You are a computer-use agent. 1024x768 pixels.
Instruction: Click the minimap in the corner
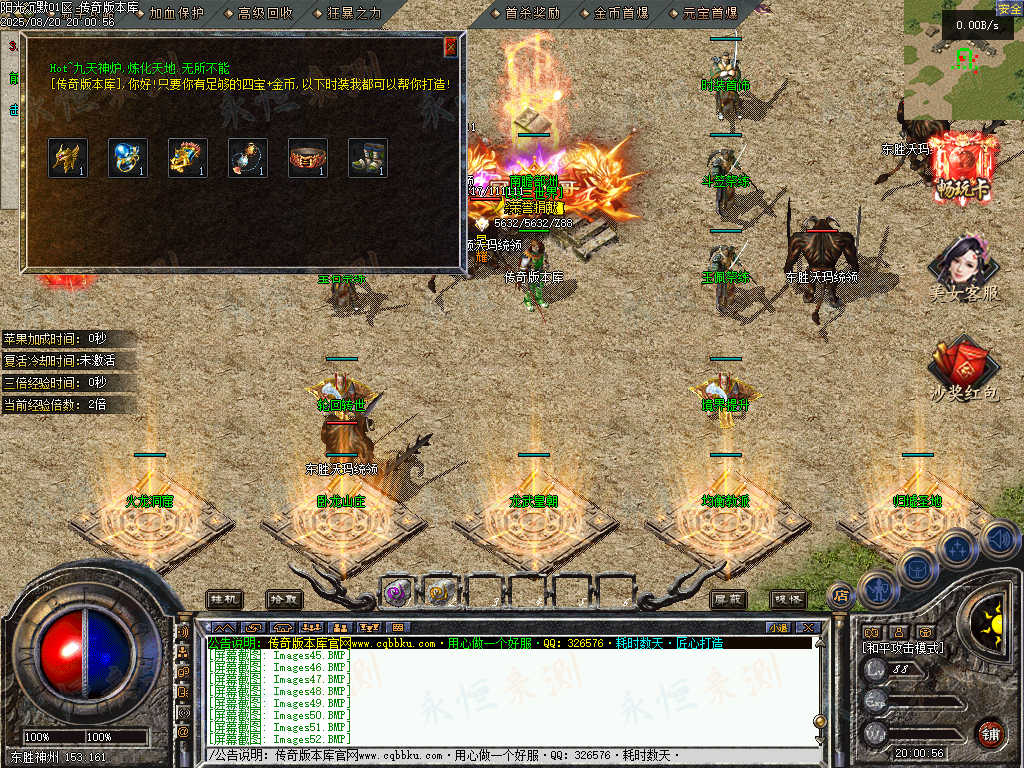tap(963, 60)
